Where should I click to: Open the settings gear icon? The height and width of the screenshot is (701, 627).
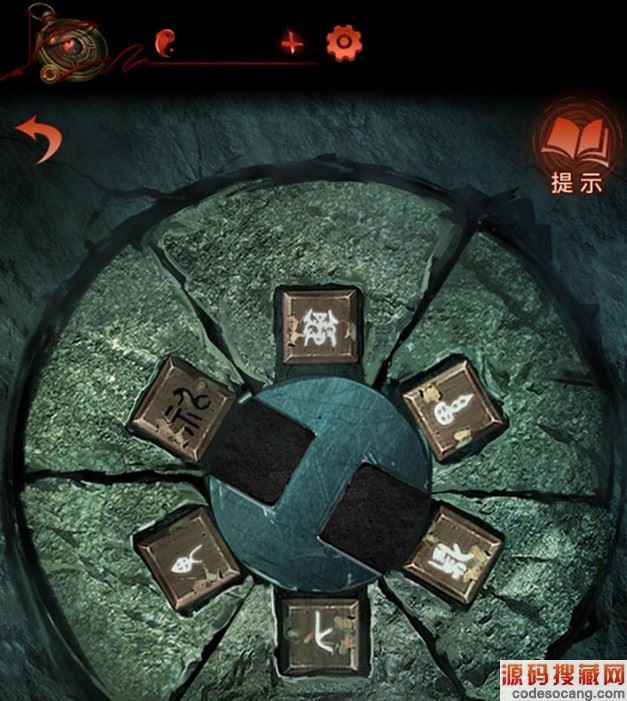(344, 43)
